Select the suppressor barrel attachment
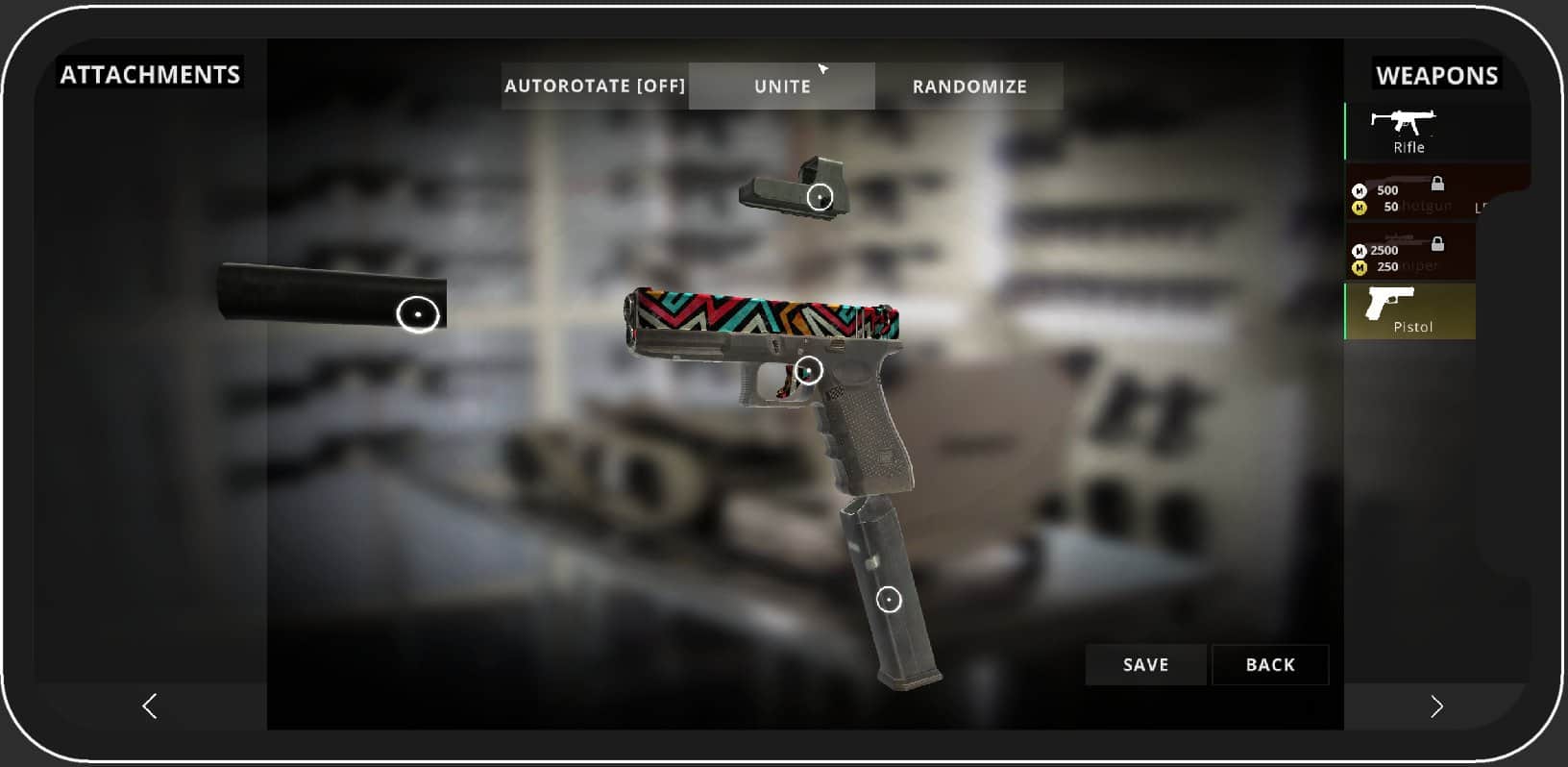Screen dimensions: 1568x767 pos(417,313)
